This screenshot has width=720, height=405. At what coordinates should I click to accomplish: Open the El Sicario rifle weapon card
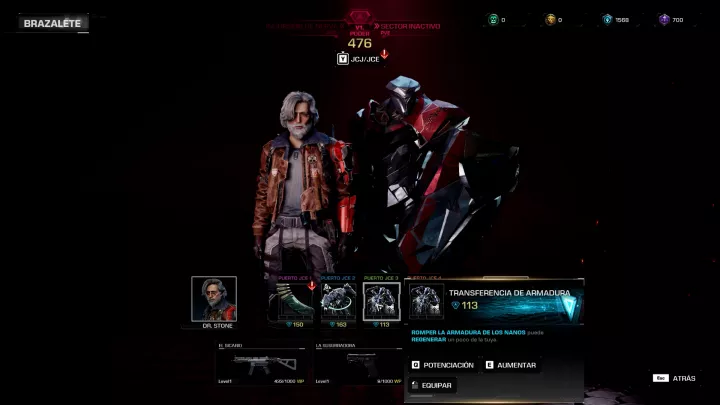coord(259,367)
